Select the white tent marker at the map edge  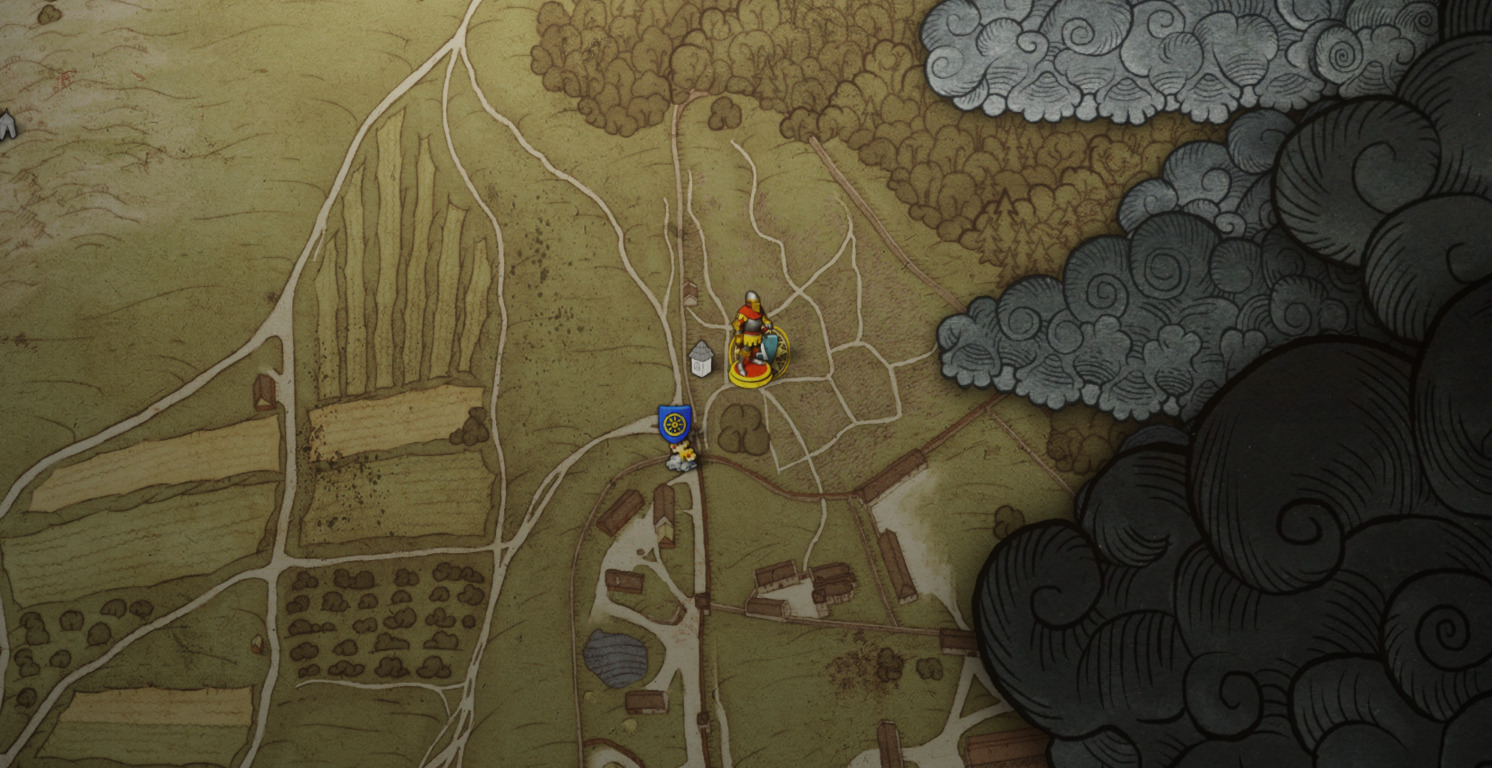[7, 124]
